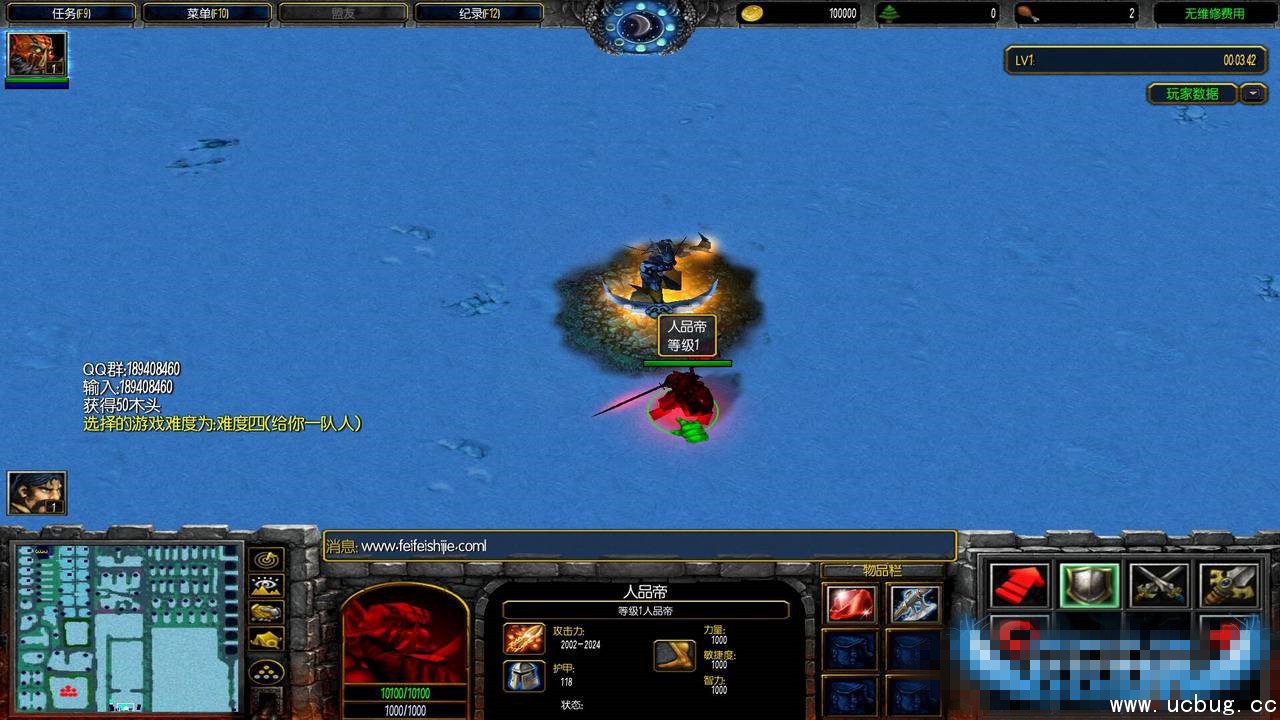Toggle minimap ally color mode button
1280x720 pixels.
point(267,613)
